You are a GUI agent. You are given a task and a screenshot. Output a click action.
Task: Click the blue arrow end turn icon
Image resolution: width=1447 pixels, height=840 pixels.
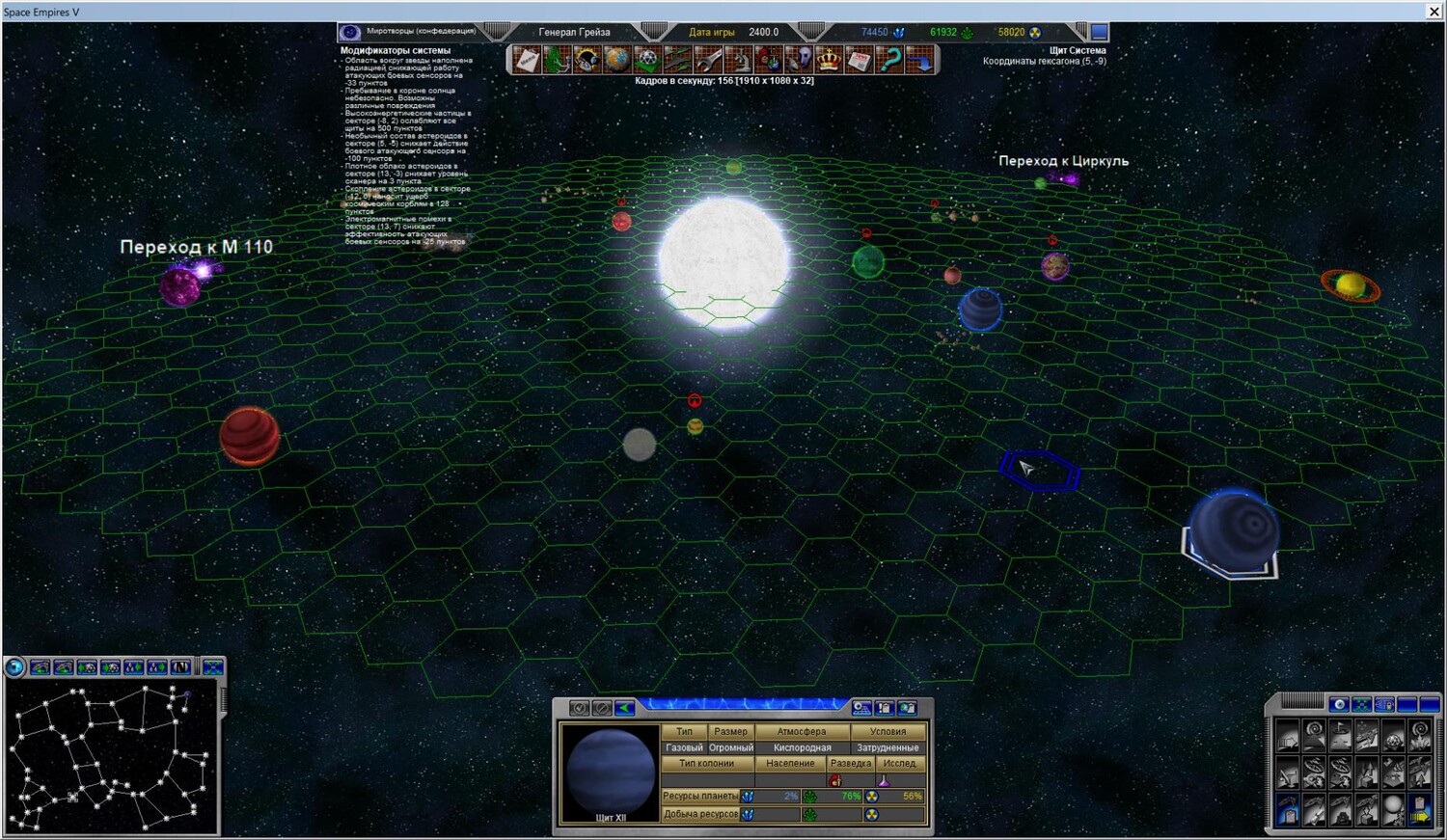[920, 60]
